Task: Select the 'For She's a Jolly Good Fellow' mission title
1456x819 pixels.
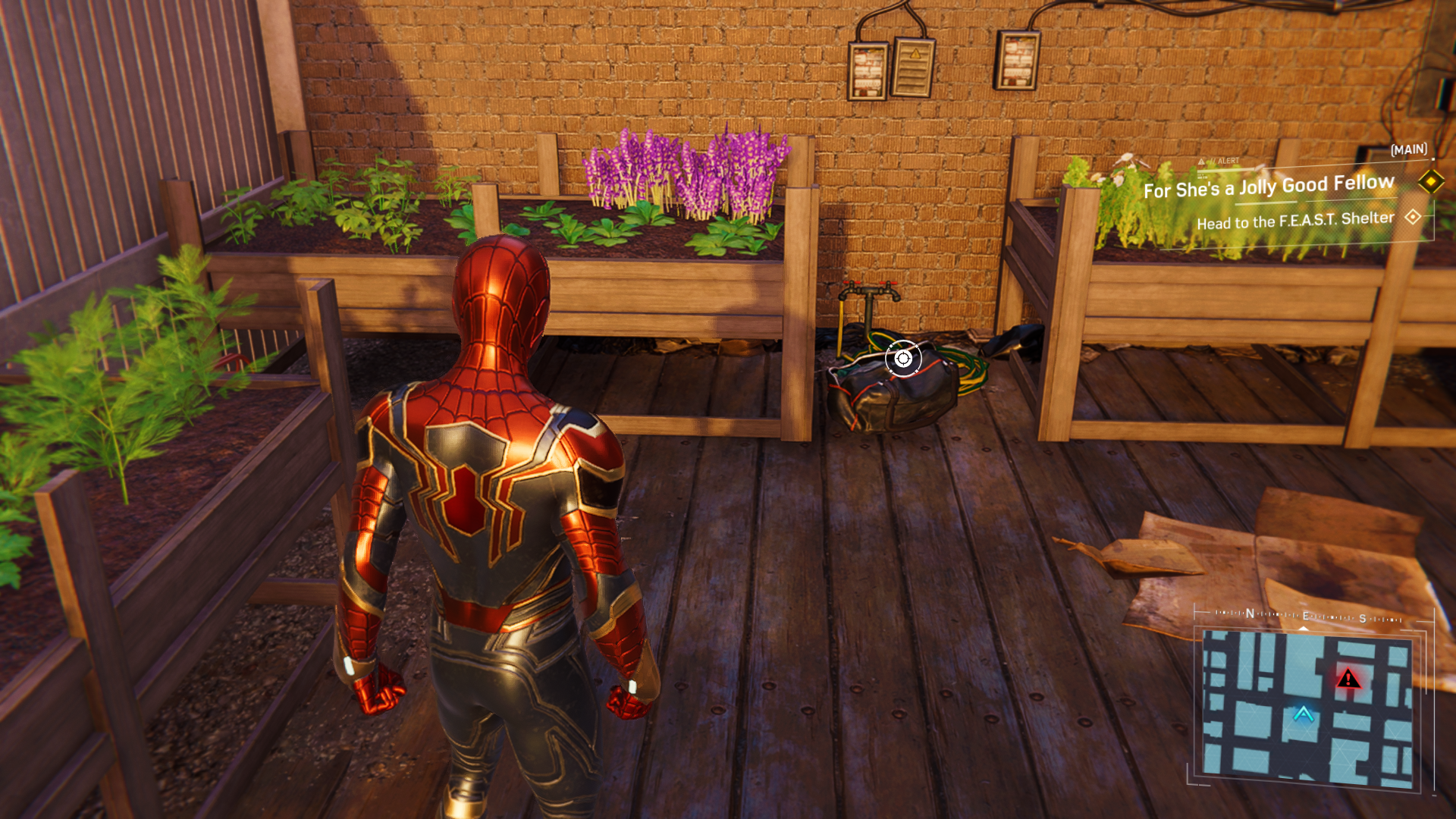Action: click(x=1269, y=187)
